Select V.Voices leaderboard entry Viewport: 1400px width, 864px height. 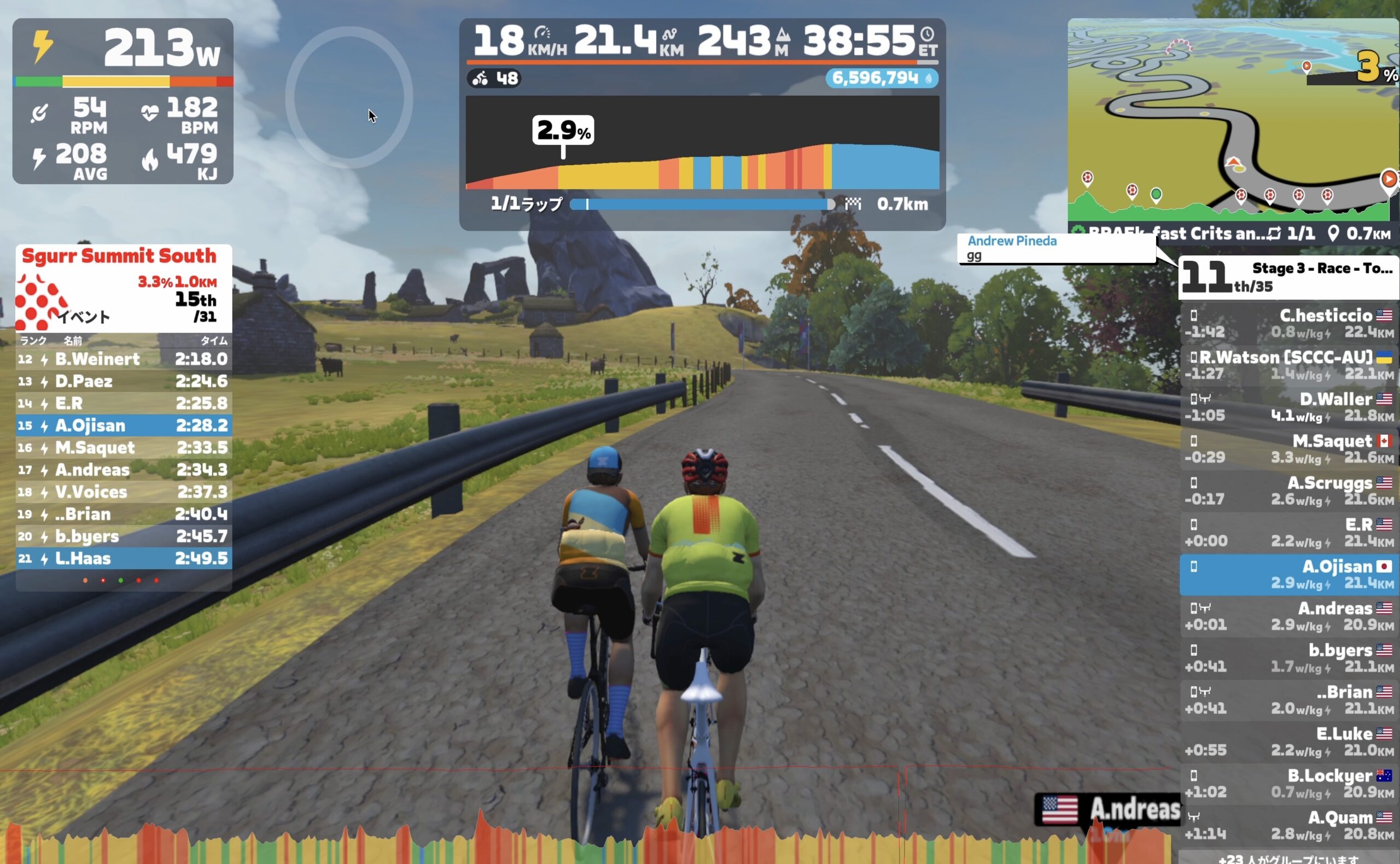click(x=124, y=492)
